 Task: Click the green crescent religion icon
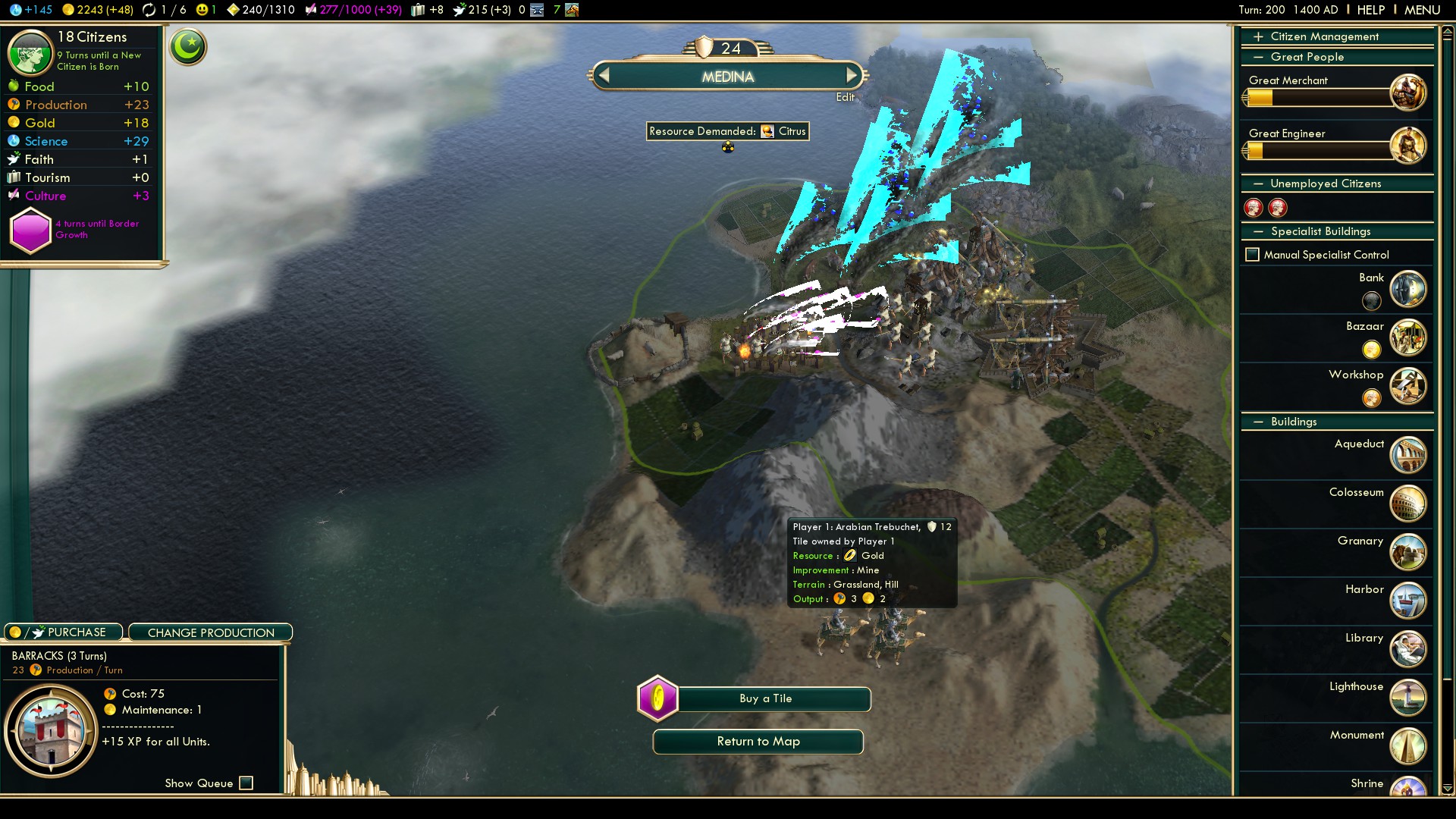188,47
